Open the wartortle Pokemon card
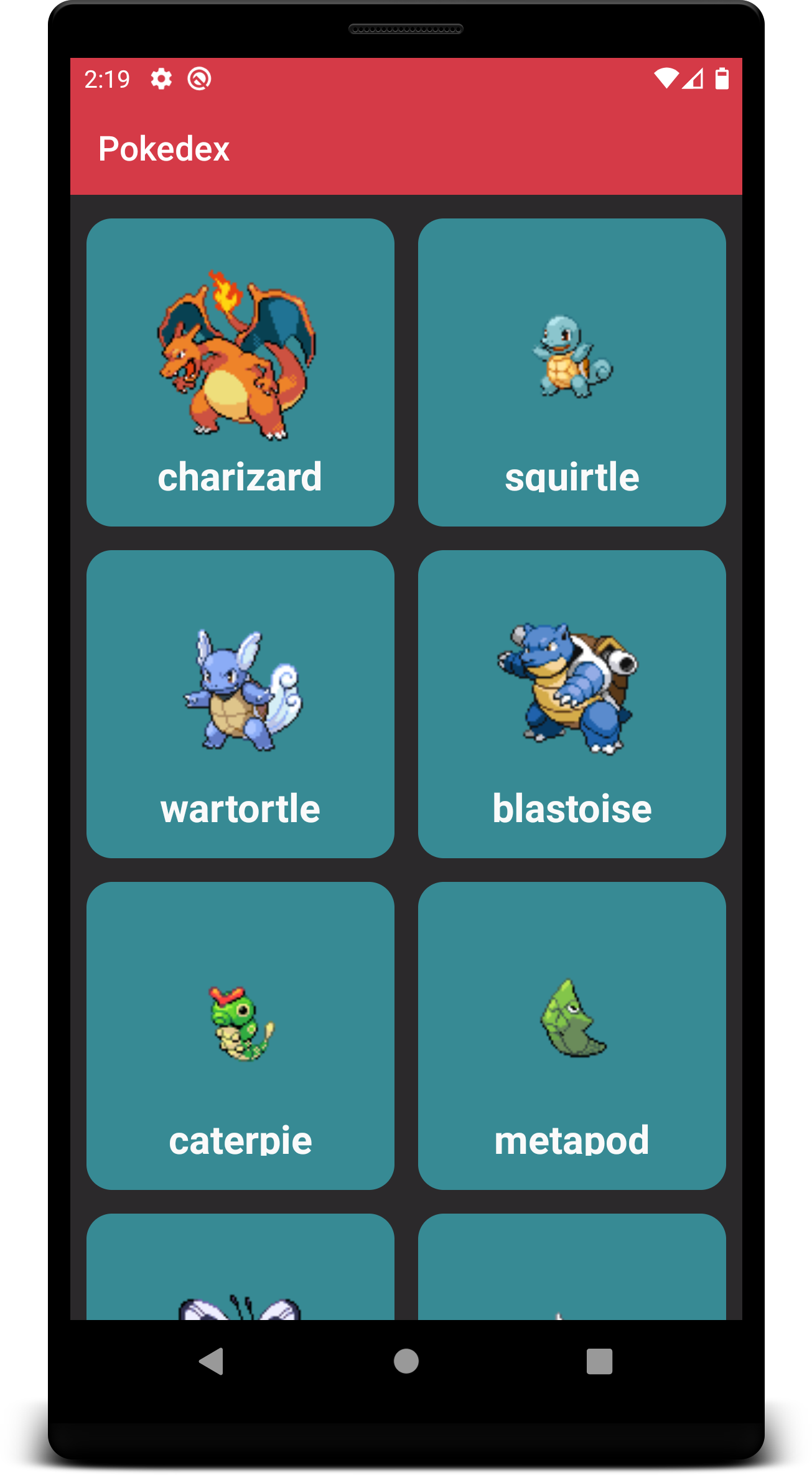This screenshot has width=812, height=1475. [240, 703]
